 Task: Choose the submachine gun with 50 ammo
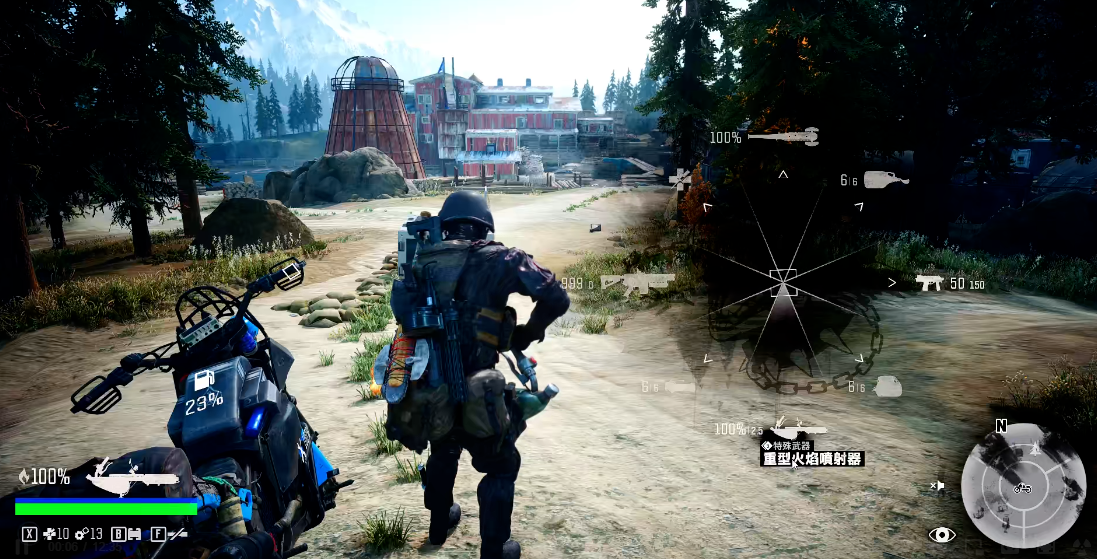click(x=930, y=283)
